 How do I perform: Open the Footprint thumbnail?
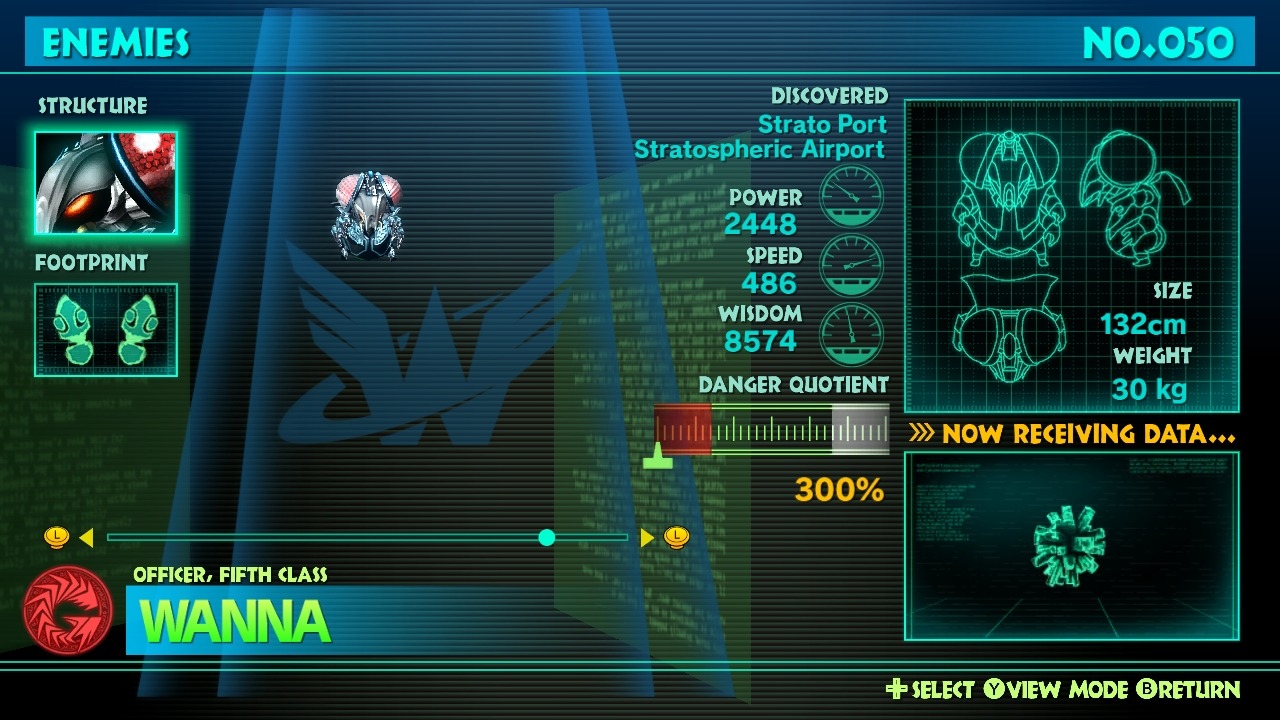106,330
